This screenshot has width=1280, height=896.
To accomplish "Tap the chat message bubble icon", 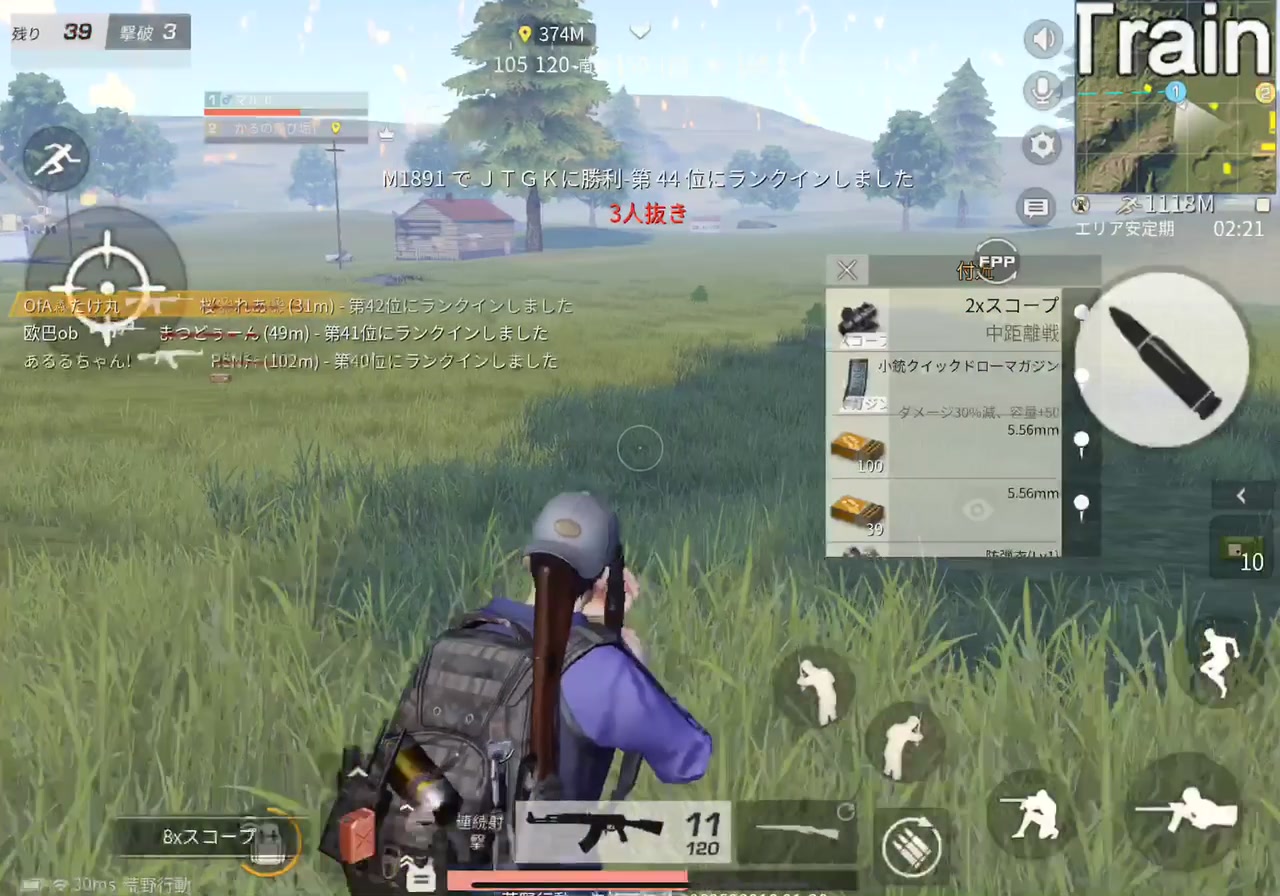I will coord(1037,207).
